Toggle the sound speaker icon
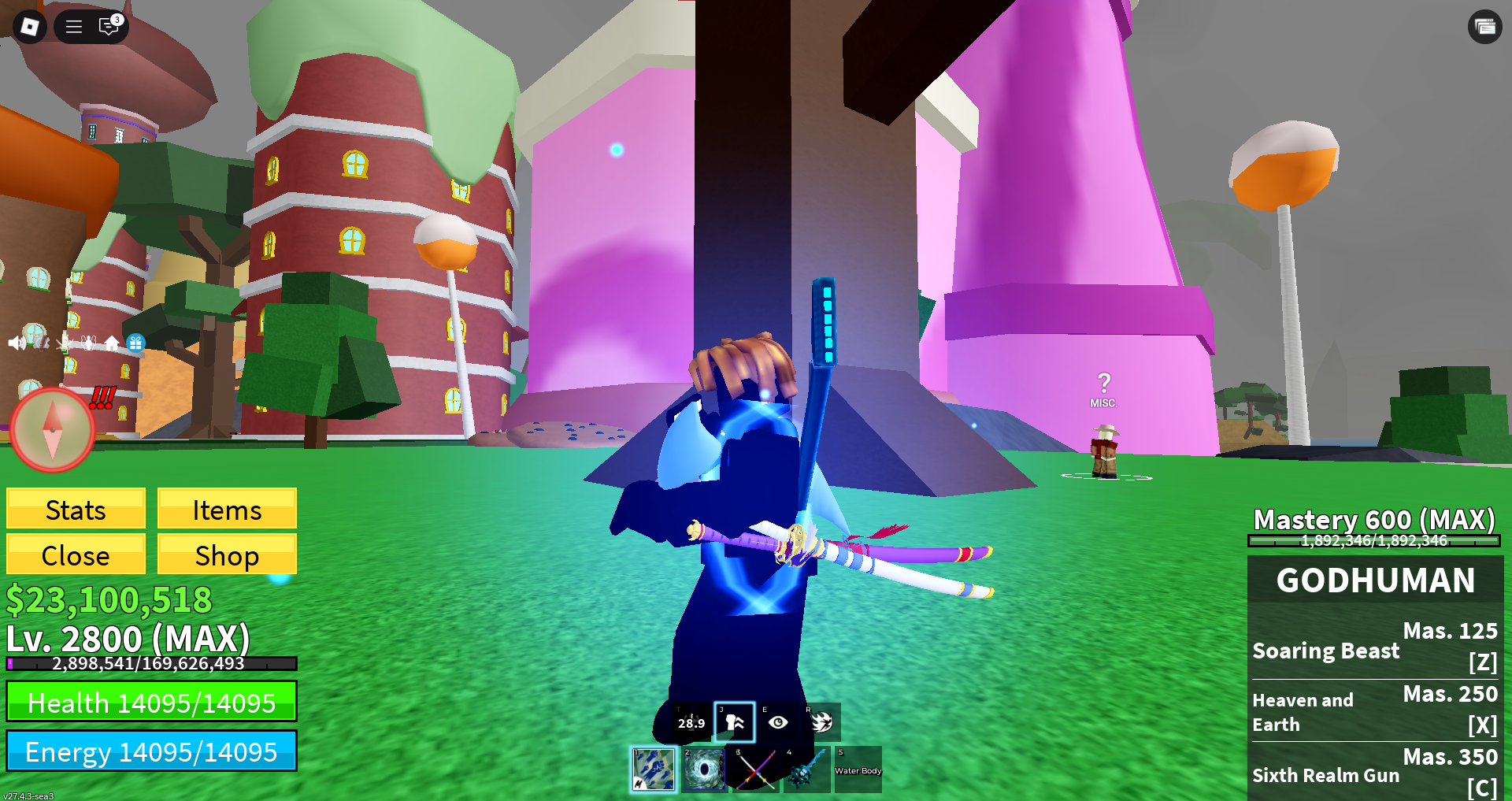Screen dimensions: 1512x801 (x=16, y=343)
